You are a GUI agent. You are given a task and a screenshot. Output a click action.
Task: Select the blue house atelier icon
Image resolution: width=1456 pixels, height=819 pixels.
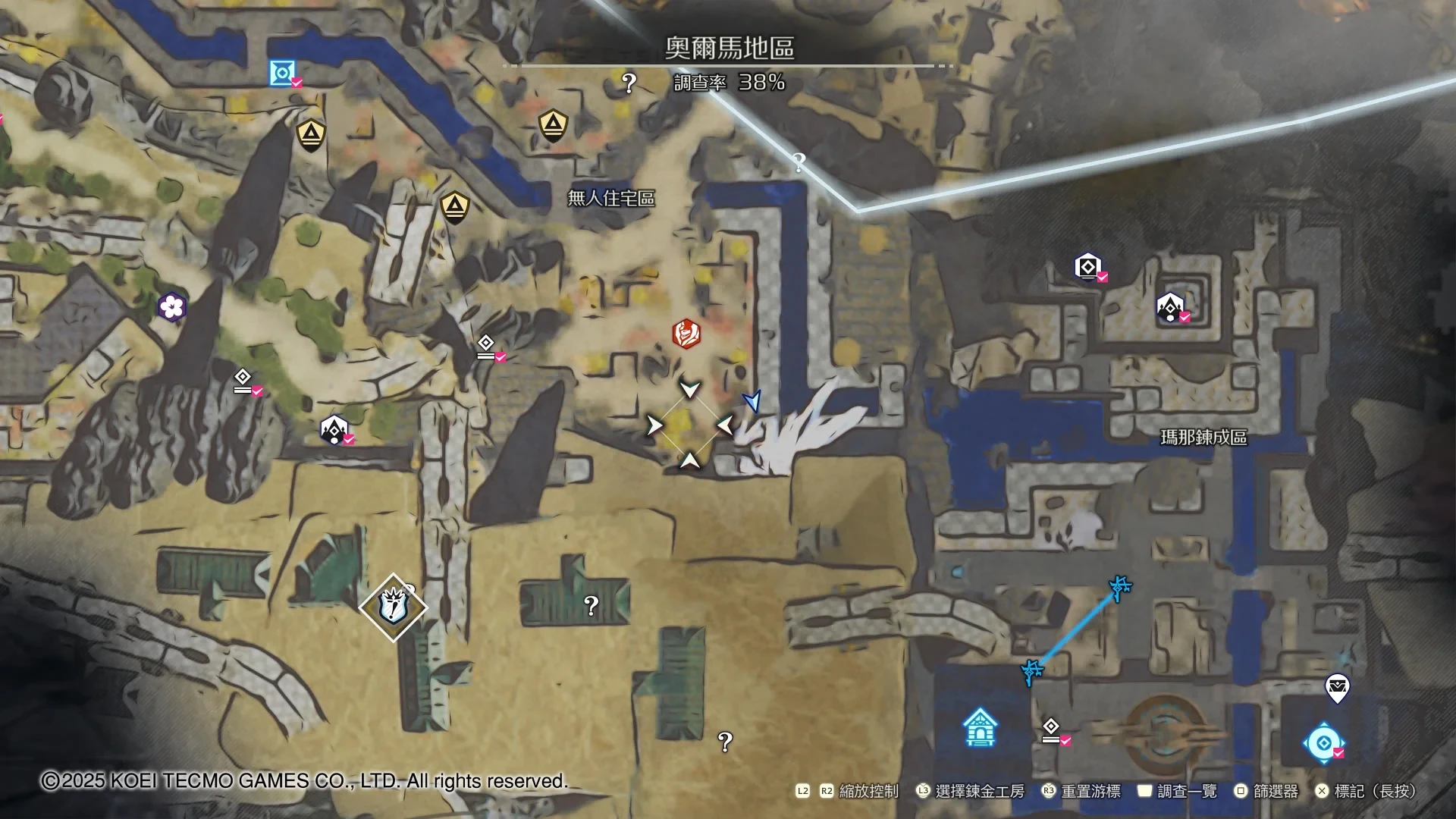pos(980,727)
